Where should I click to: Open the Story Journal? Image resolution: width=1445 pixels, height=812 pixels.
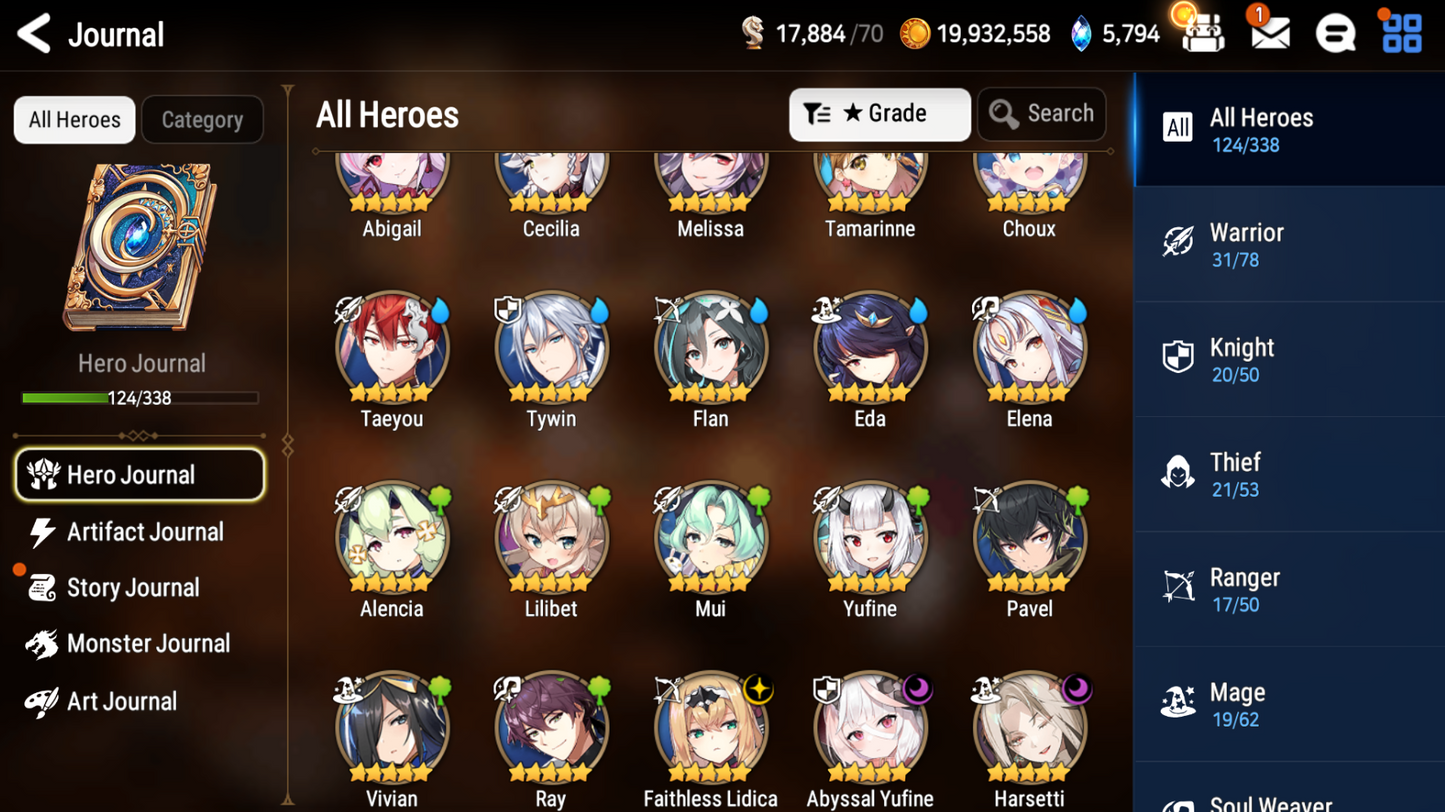133,588
